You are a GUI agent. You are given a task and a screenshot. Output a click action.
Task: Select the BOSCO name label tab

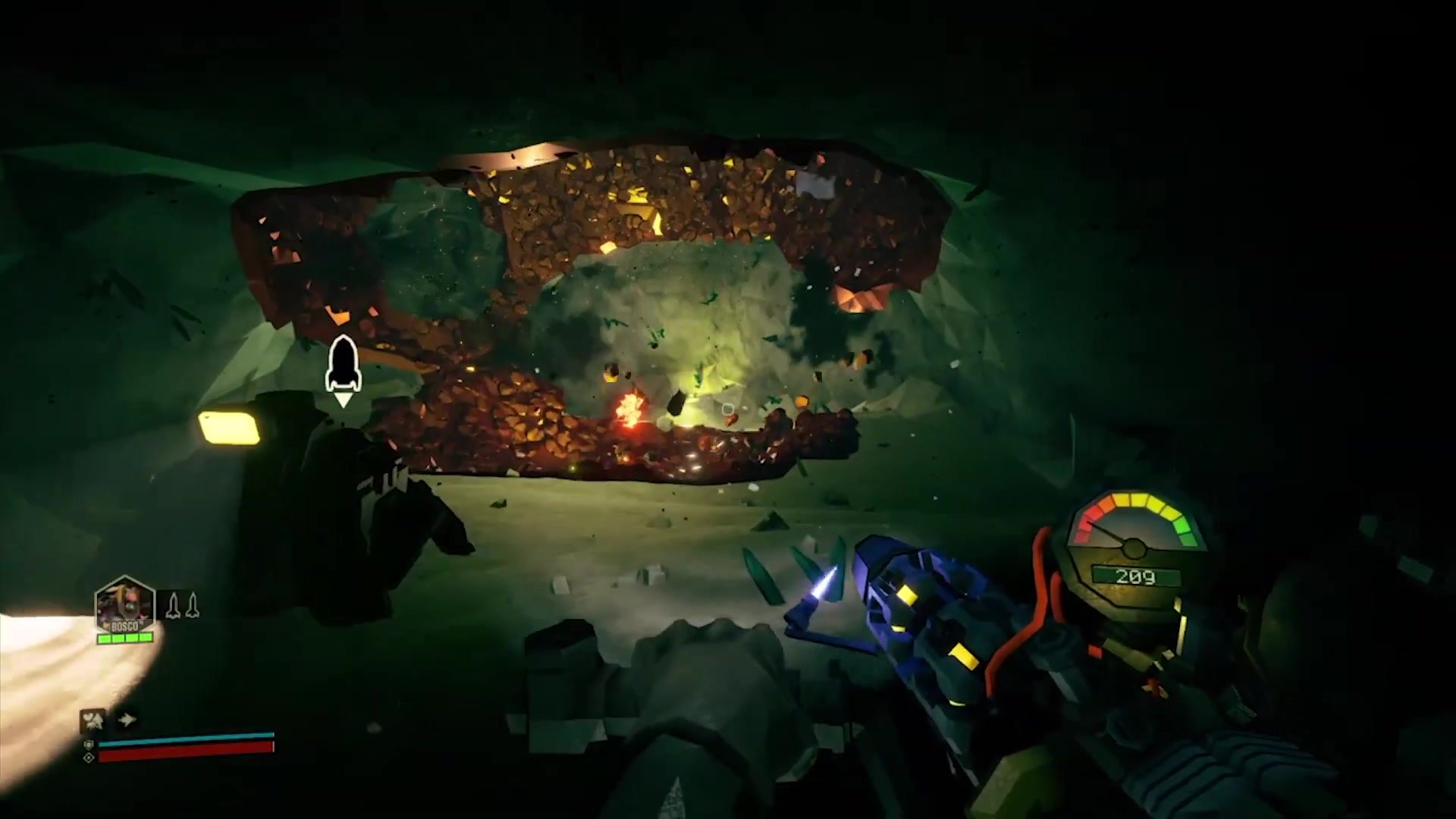coord(125,627)
